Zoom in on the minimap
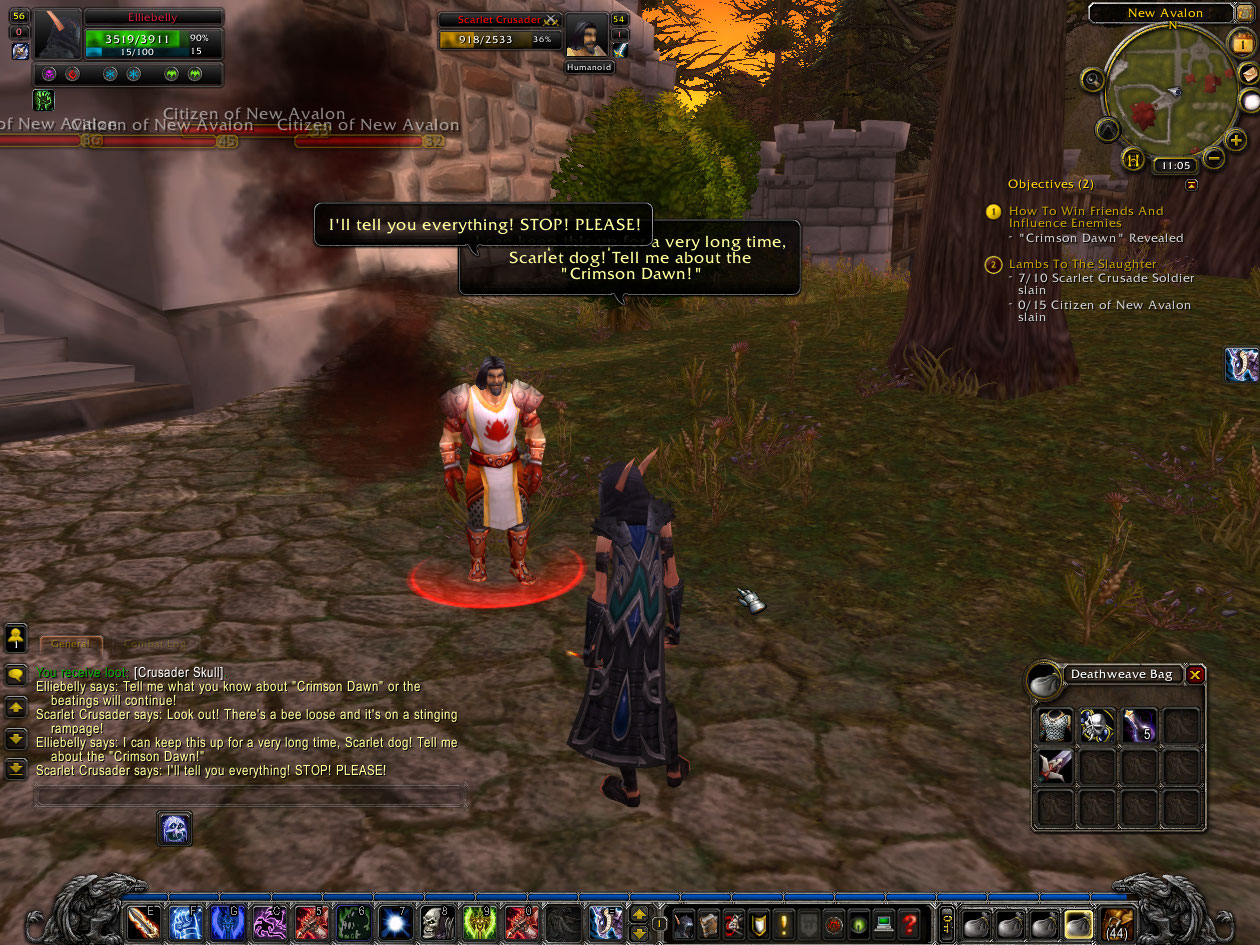 tap(1236, 141)
